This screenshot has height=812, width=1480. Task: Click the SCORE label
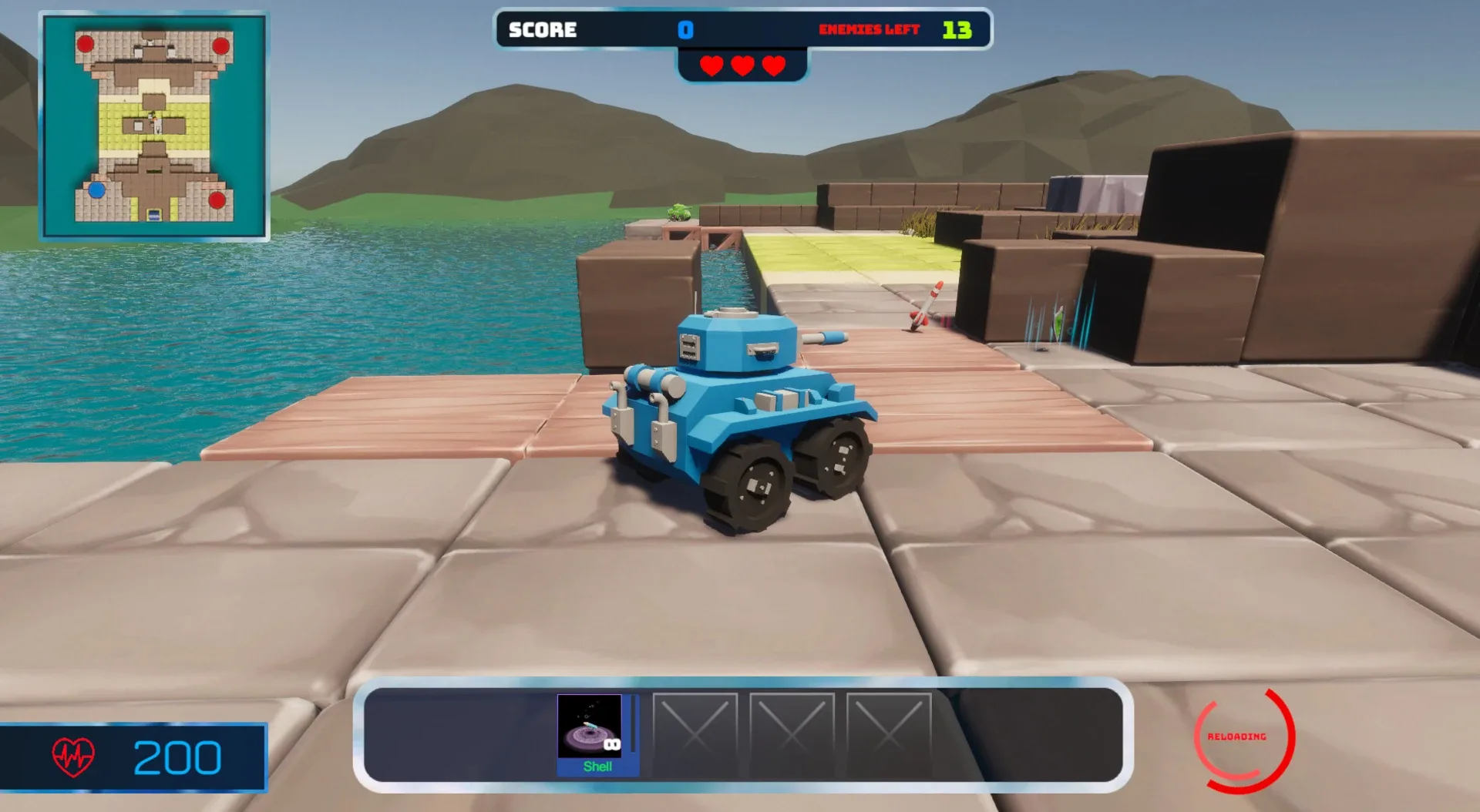tap(541, 30)
